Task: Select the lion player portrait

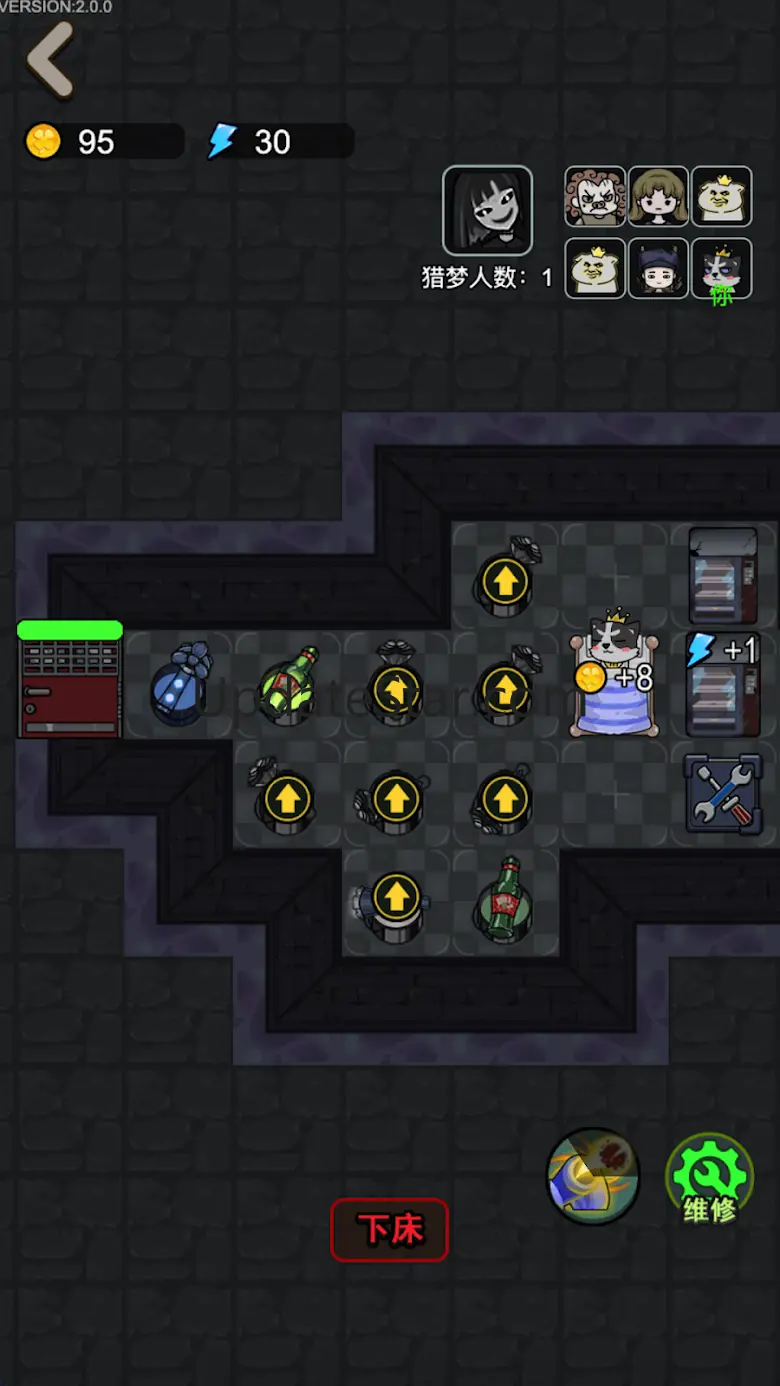Action: tap(595, 197)
